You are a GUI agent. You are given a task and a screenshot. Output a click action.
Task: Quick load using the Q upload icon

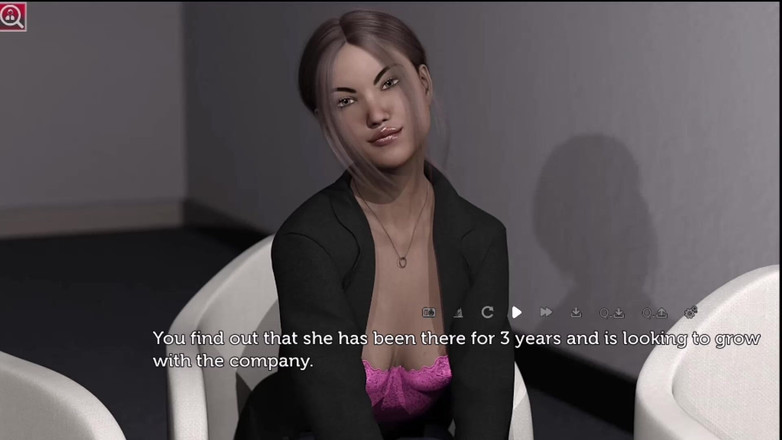[654, 313]
